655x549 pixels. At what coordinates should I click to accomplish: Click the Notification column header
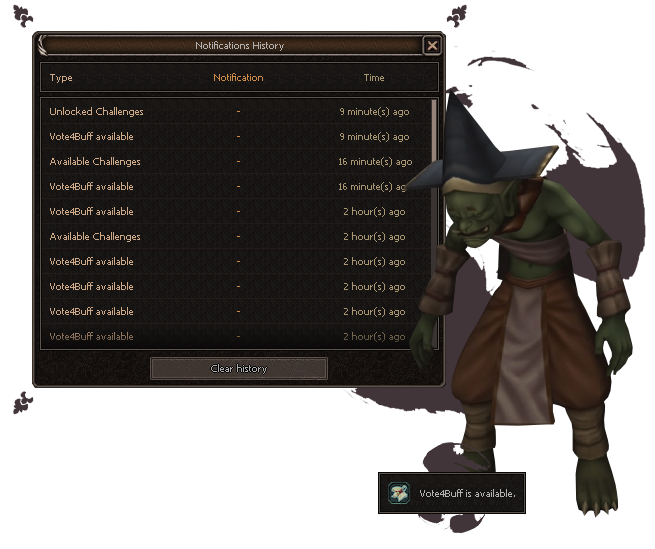pos(238,78)
